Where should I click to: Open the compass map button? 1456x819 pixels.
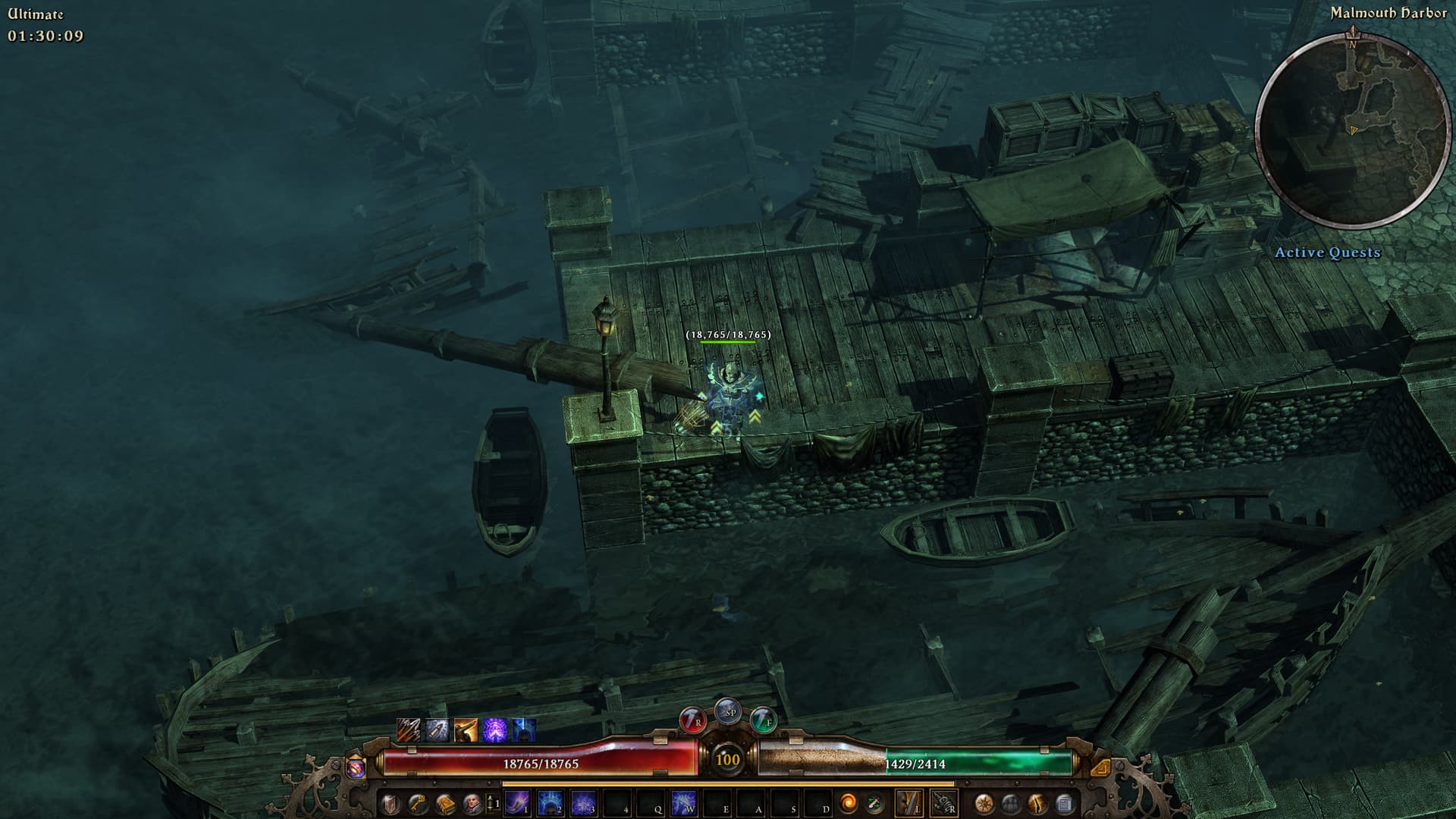pos(984,803)
